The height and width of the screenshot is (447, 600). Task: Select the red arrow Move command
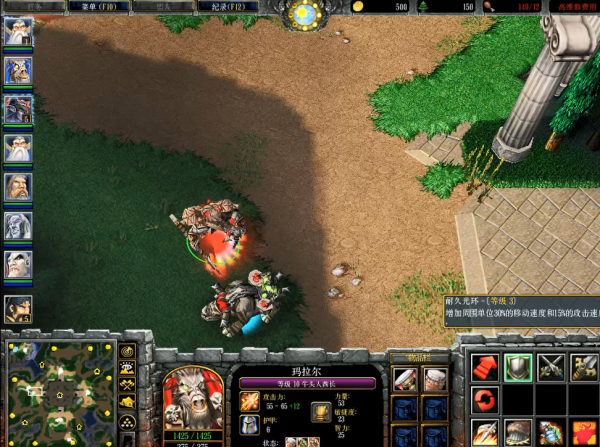pos(485,367)
